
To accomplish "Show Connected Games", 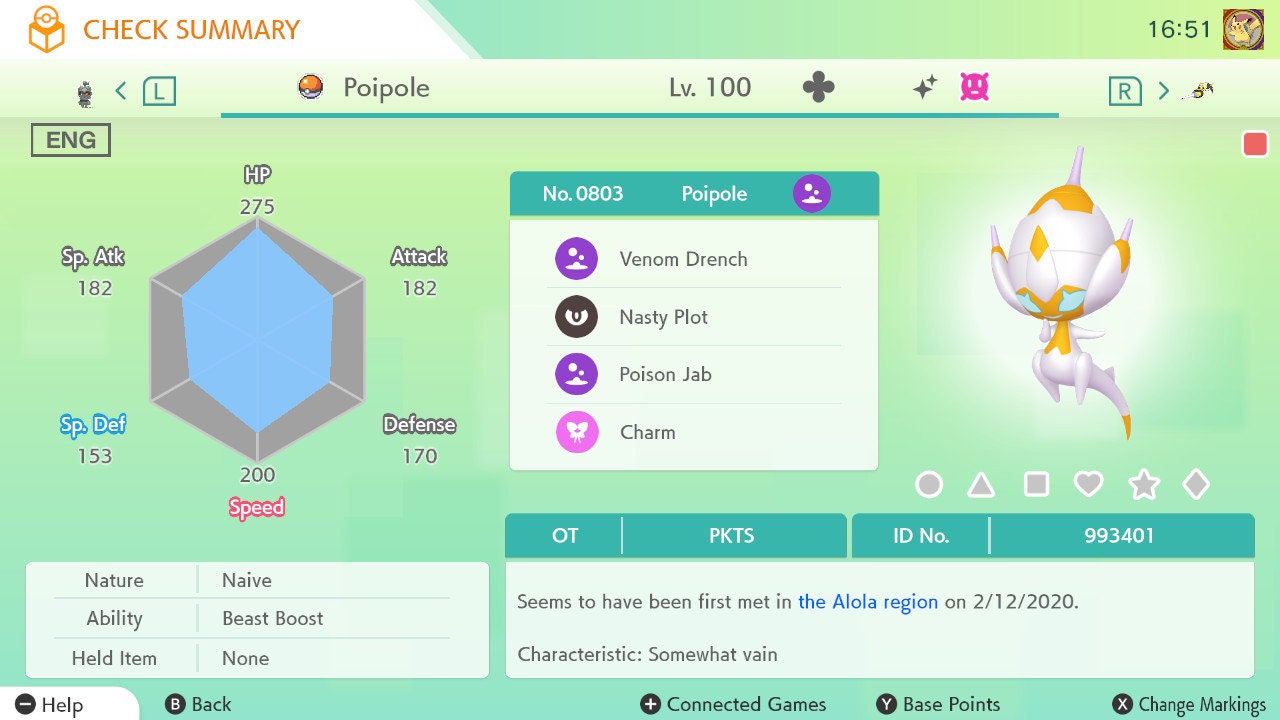I will (734, 704).
